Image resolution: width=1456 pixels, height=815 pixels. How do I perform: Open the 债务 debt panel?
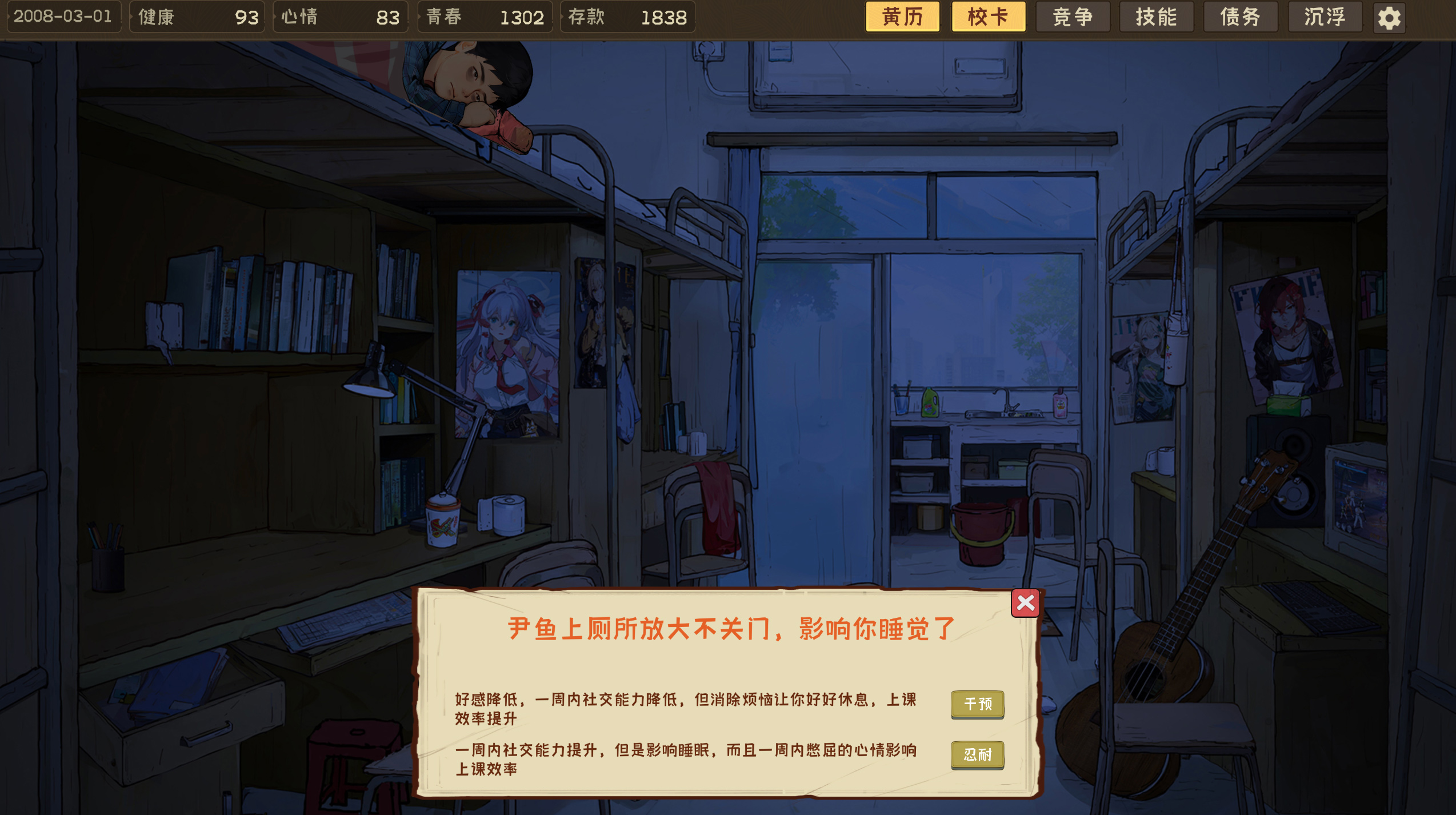pyautogui.click(x=1240, y=17)
